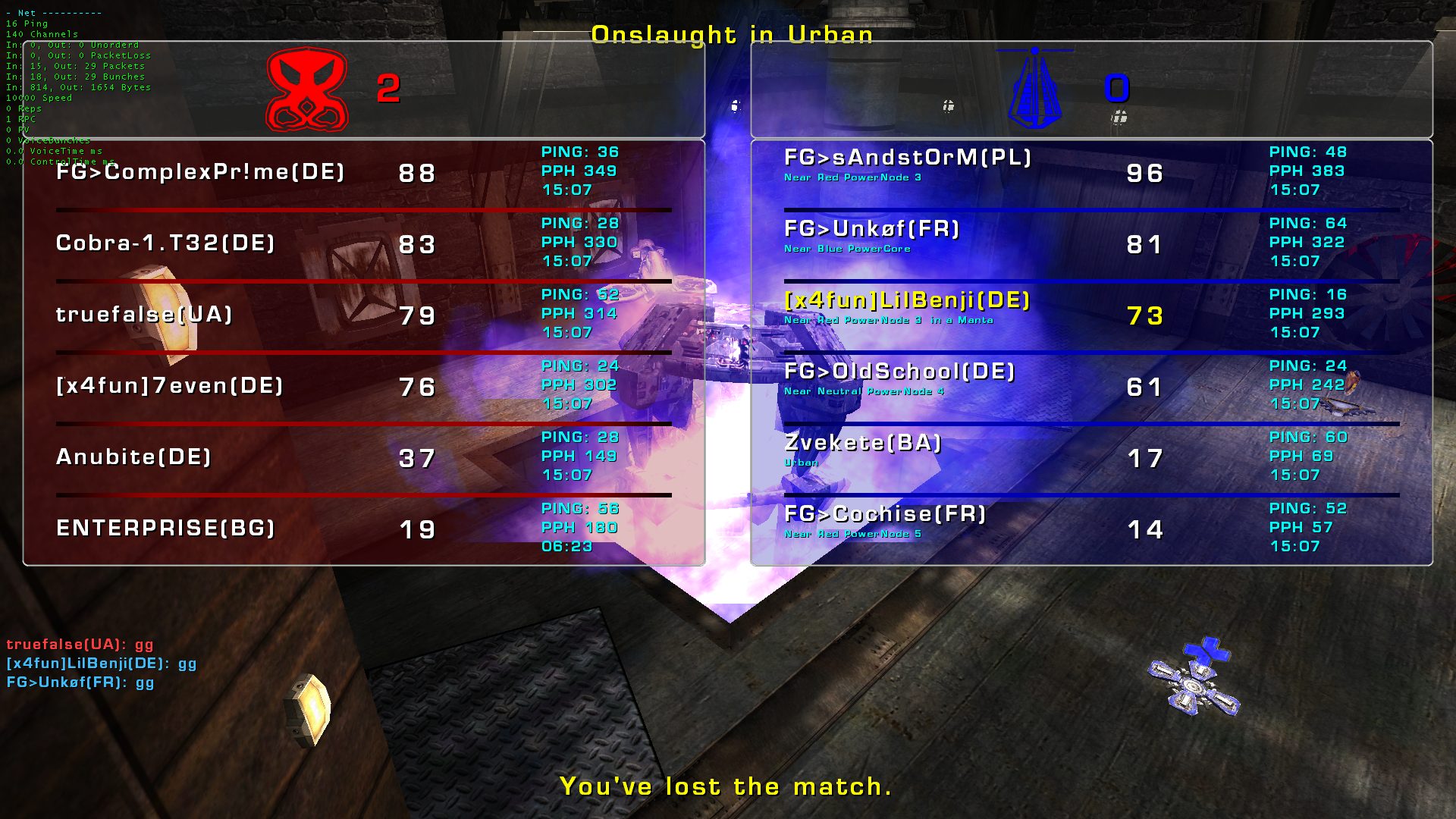
Task: Click the red team skull emblem
Action: click(307, 89)
